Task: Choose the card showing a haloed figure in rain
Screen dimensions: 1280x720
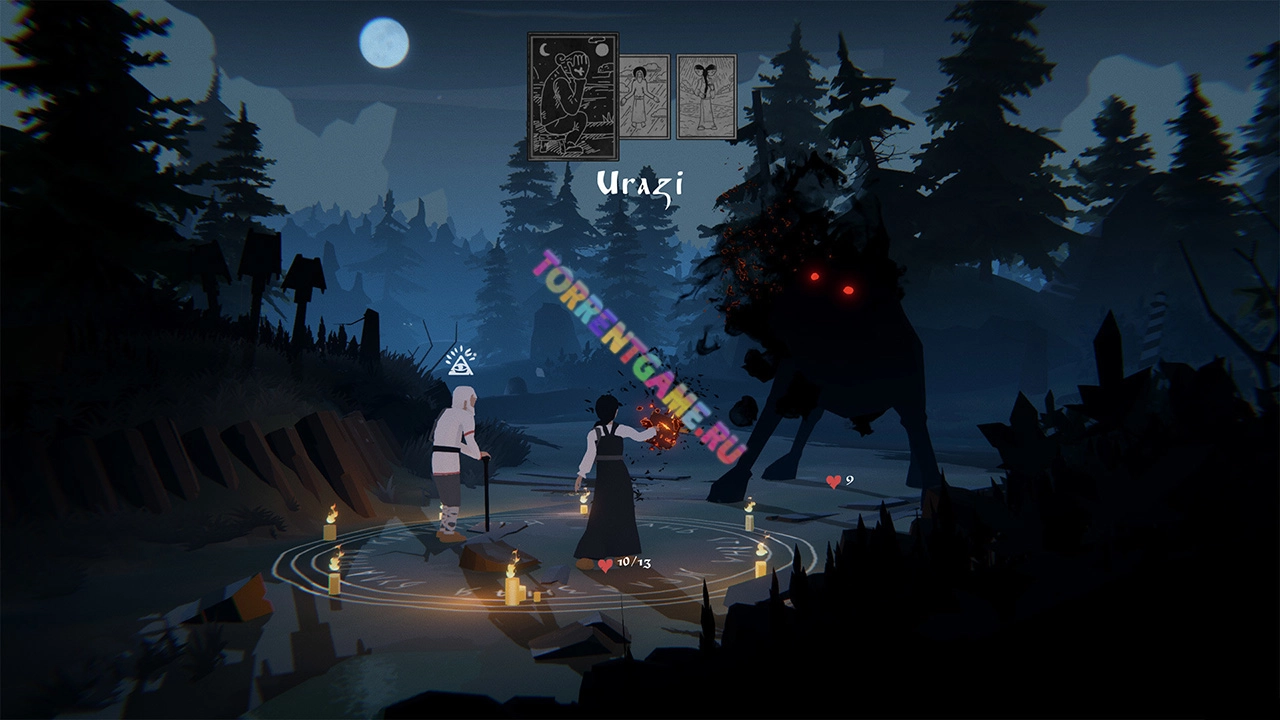Action: point(645,97)
